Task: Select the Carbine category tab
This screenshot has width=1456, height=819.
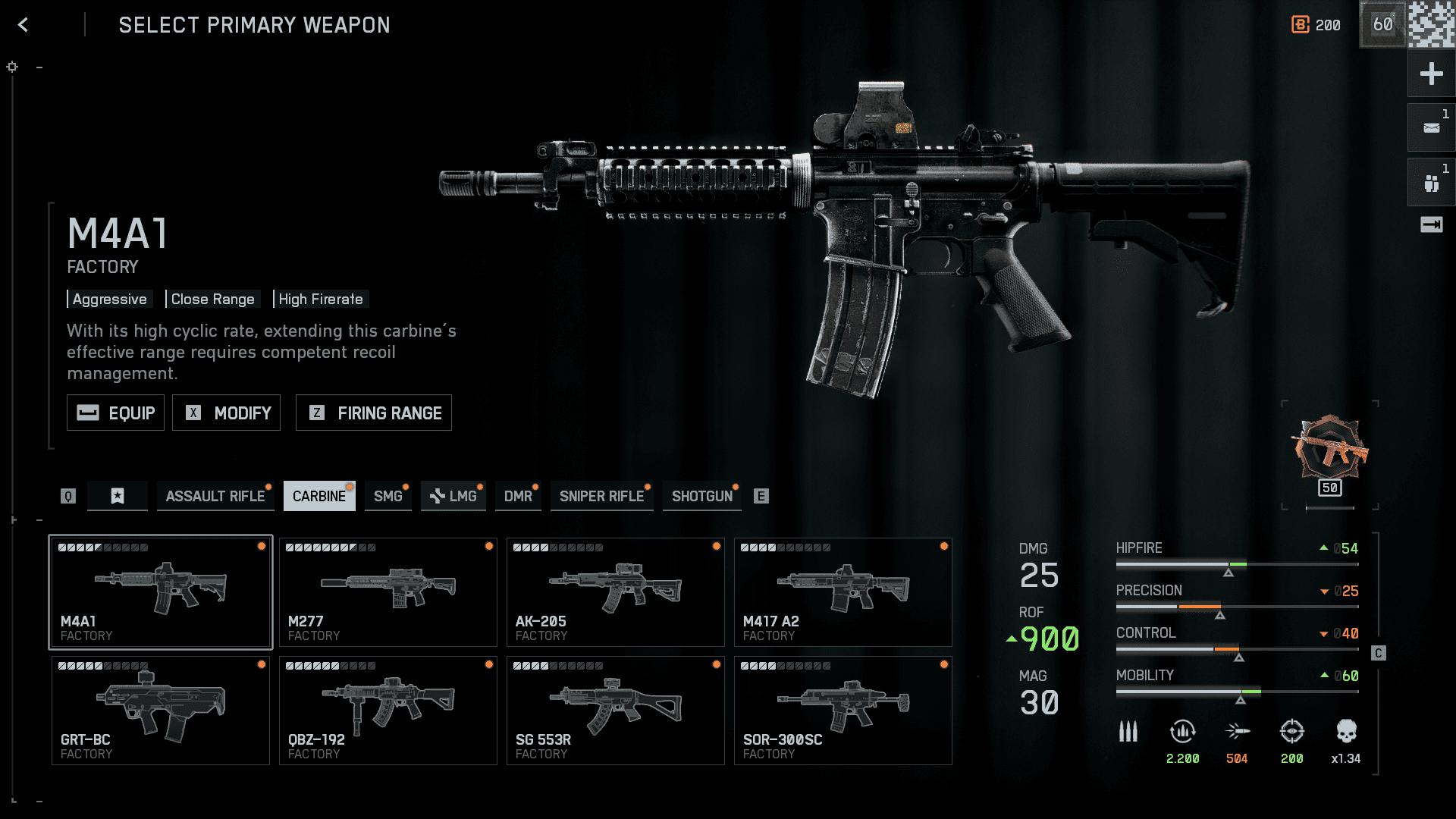Action: point(319,496)
